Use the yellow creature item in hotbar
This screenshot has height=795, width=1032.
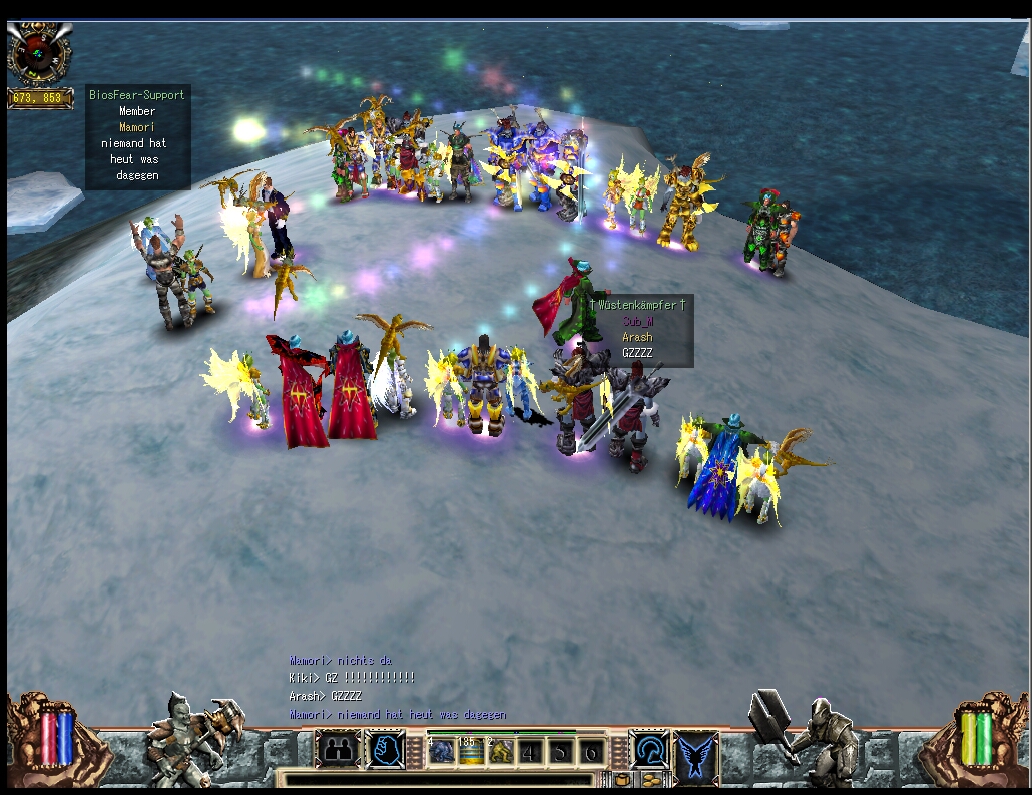[500, 752]
